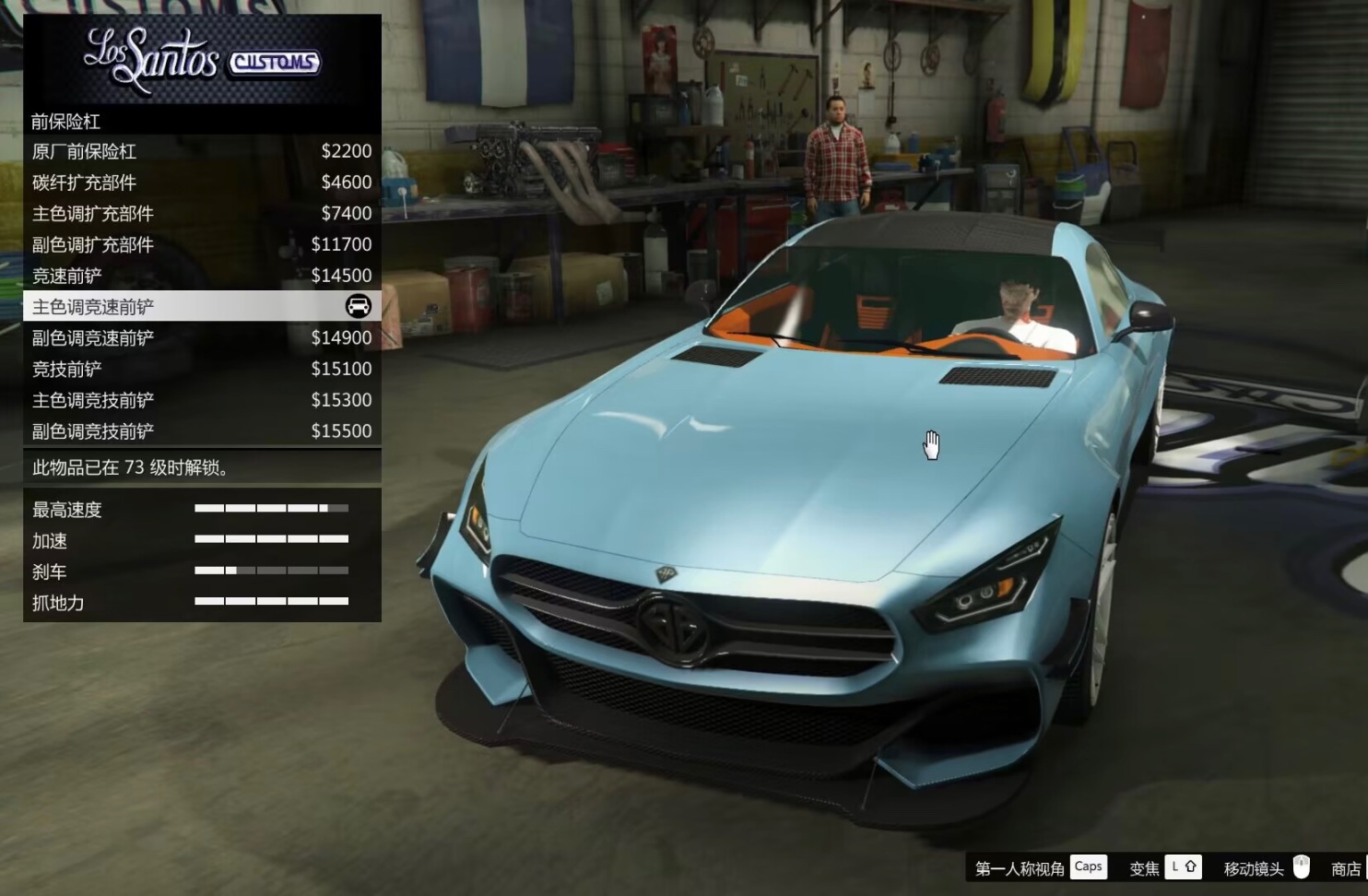
Task: Pick 主色调扩充部件 priced at $7400
Action: pos(201,214)
